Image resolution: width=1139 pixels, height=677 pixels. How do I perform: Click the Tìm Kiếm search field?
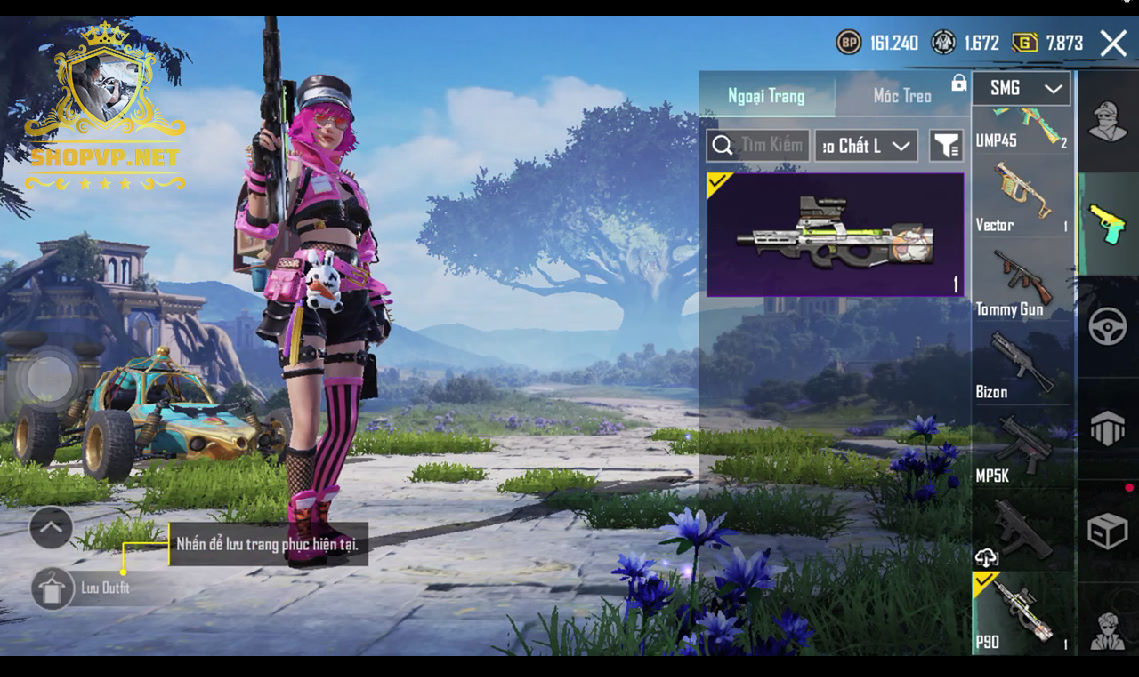click(x=759, y=146)
